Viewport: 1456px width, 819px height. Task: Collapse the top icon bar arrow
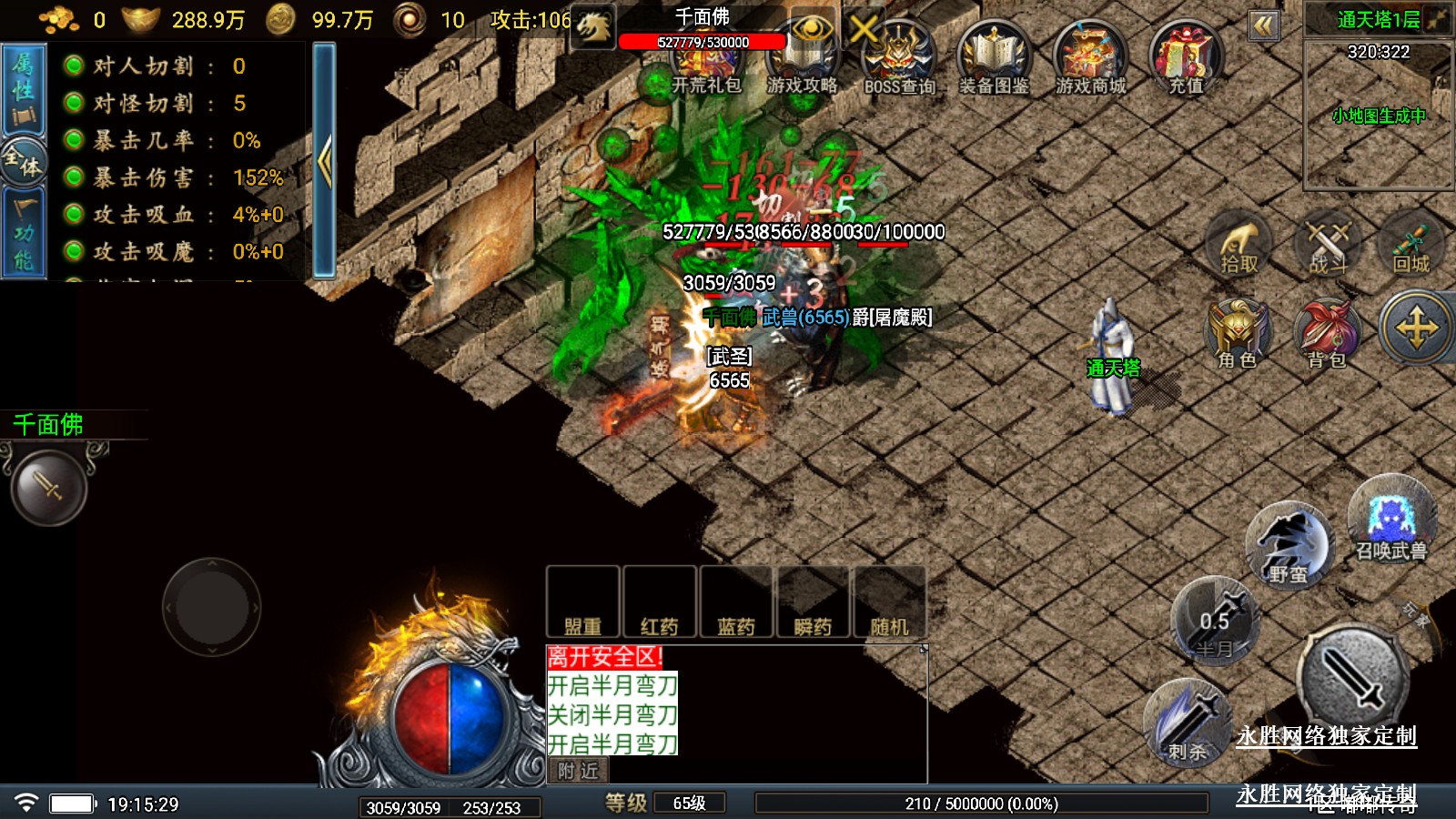point(1263,25)
